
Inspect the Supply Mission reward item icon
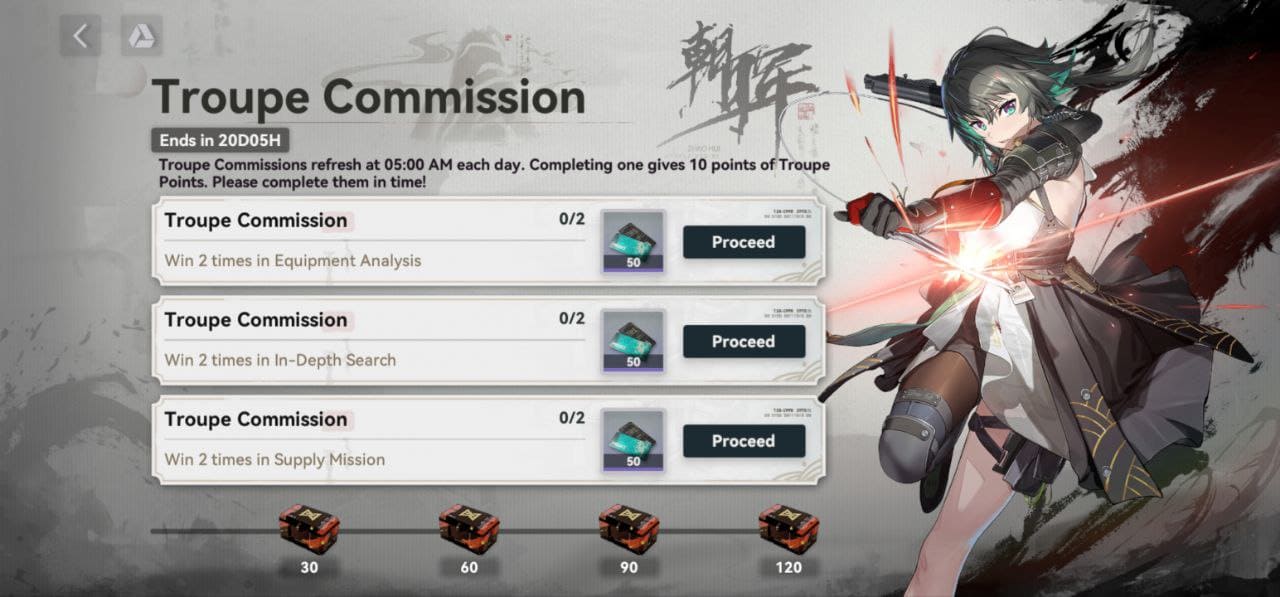pyautogui.click(x=633, y=441)
